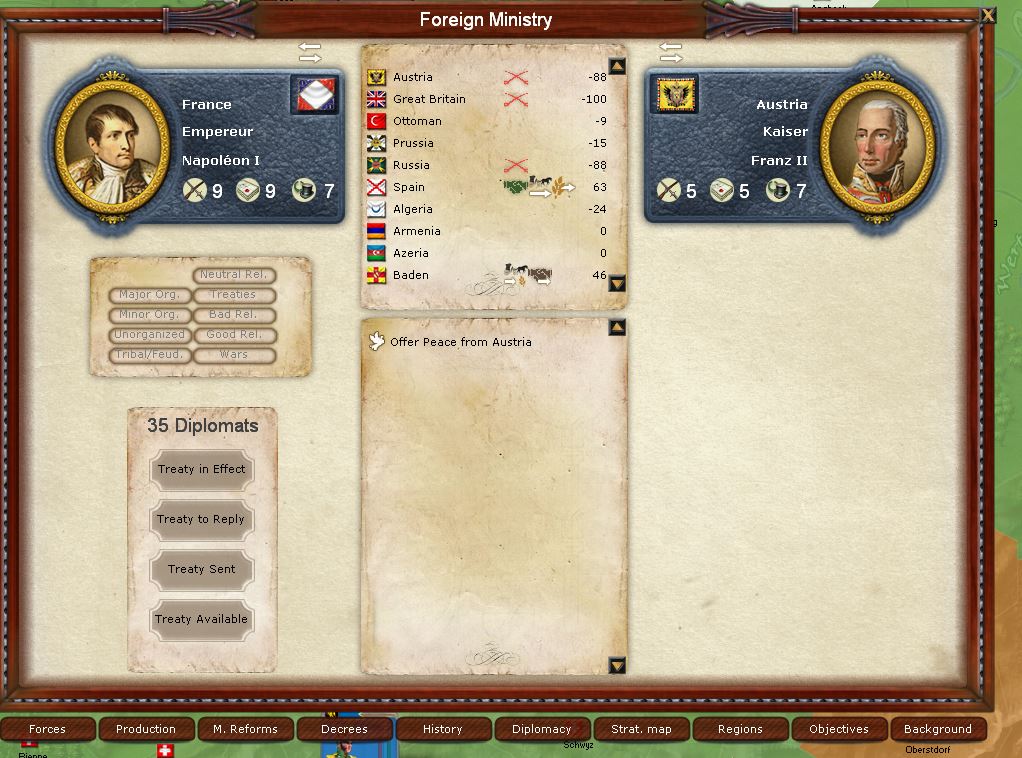View the Treaty Sent list
Image resolution: width=1022 pixels, height=758 pixels.
[201, 570]
